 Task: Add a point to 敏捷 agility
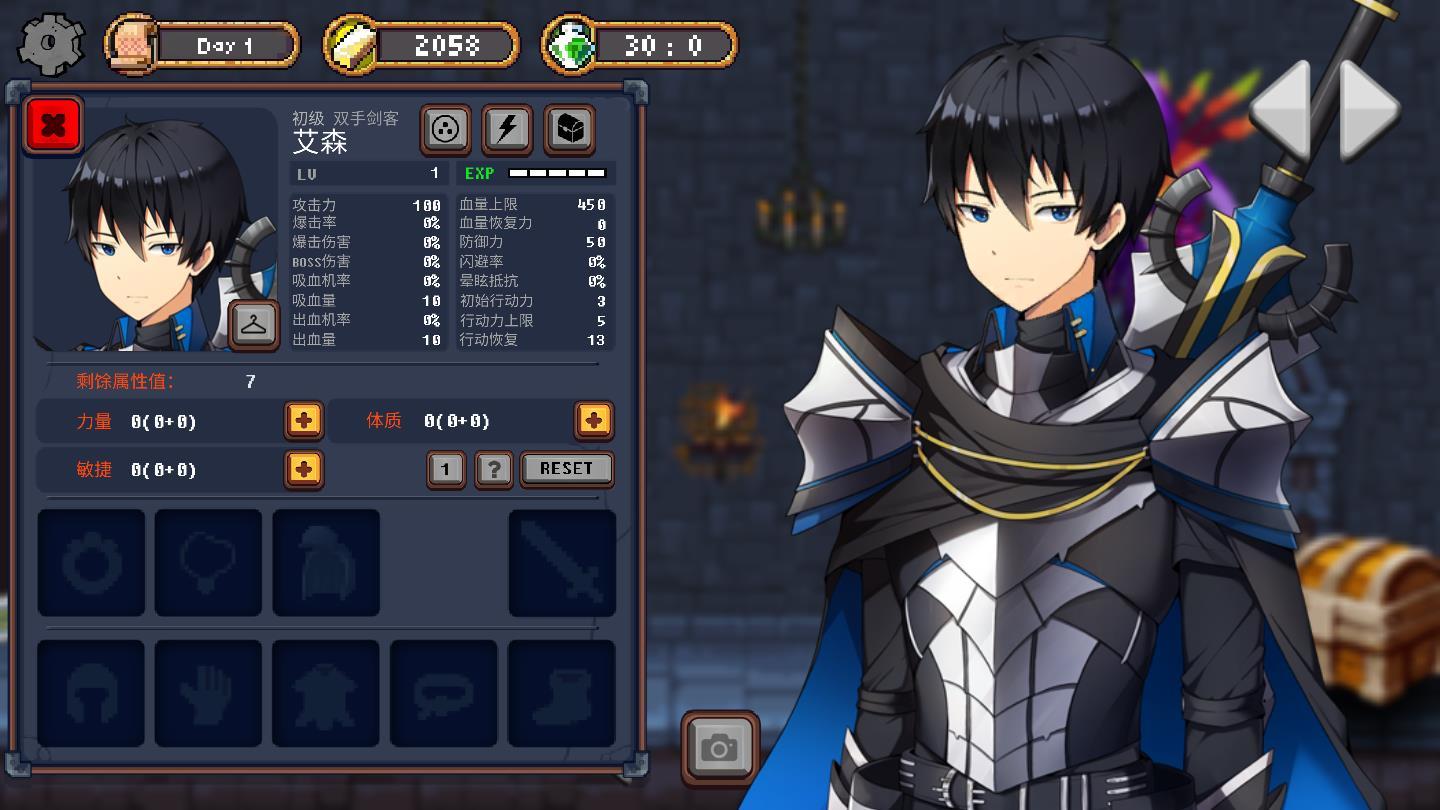point(303,469)
